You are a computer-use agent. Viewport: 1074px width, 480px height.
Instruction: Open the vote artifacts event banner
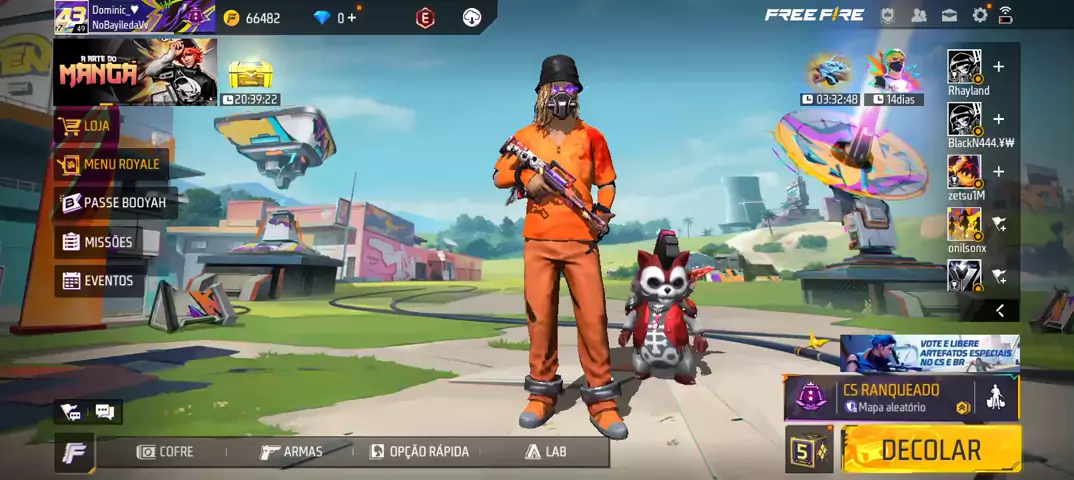[929, 353]
